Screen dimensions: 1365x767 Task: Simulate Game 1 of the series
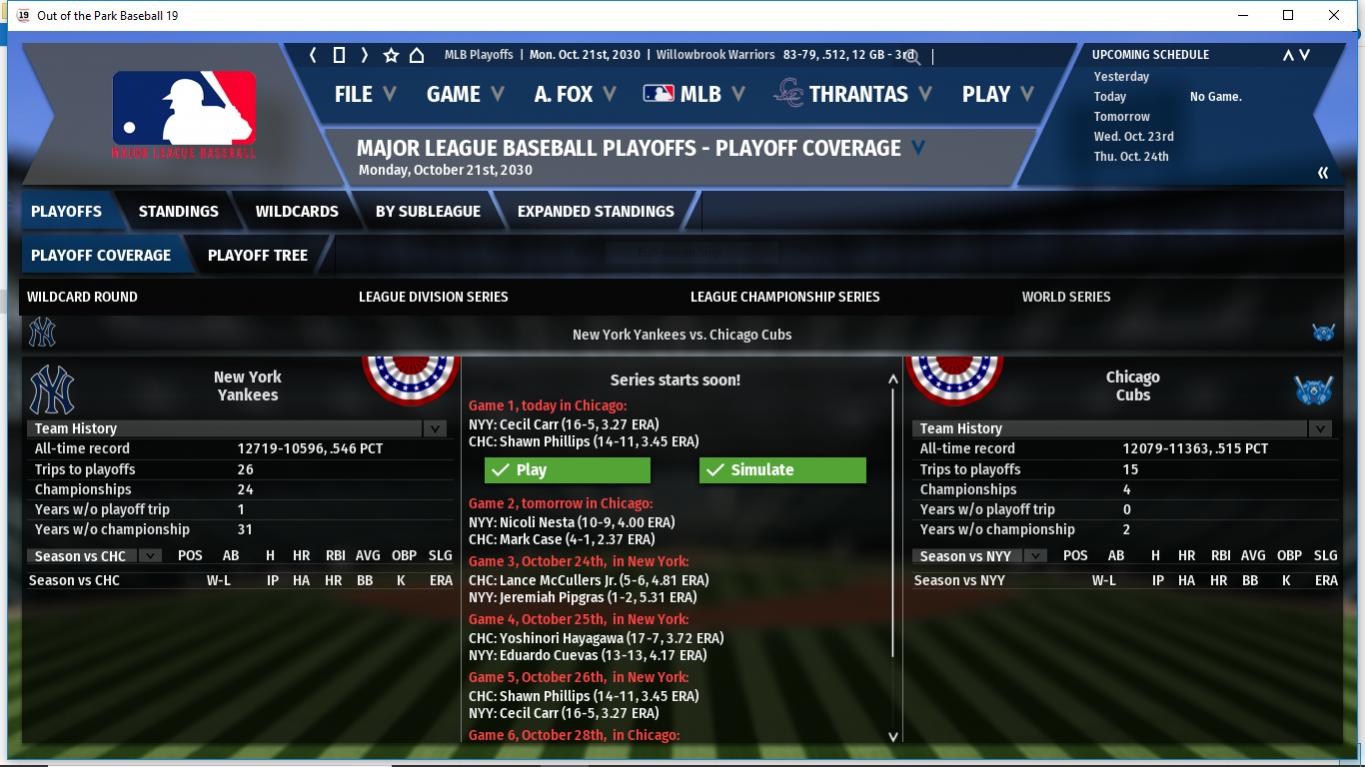coord(782,470)
